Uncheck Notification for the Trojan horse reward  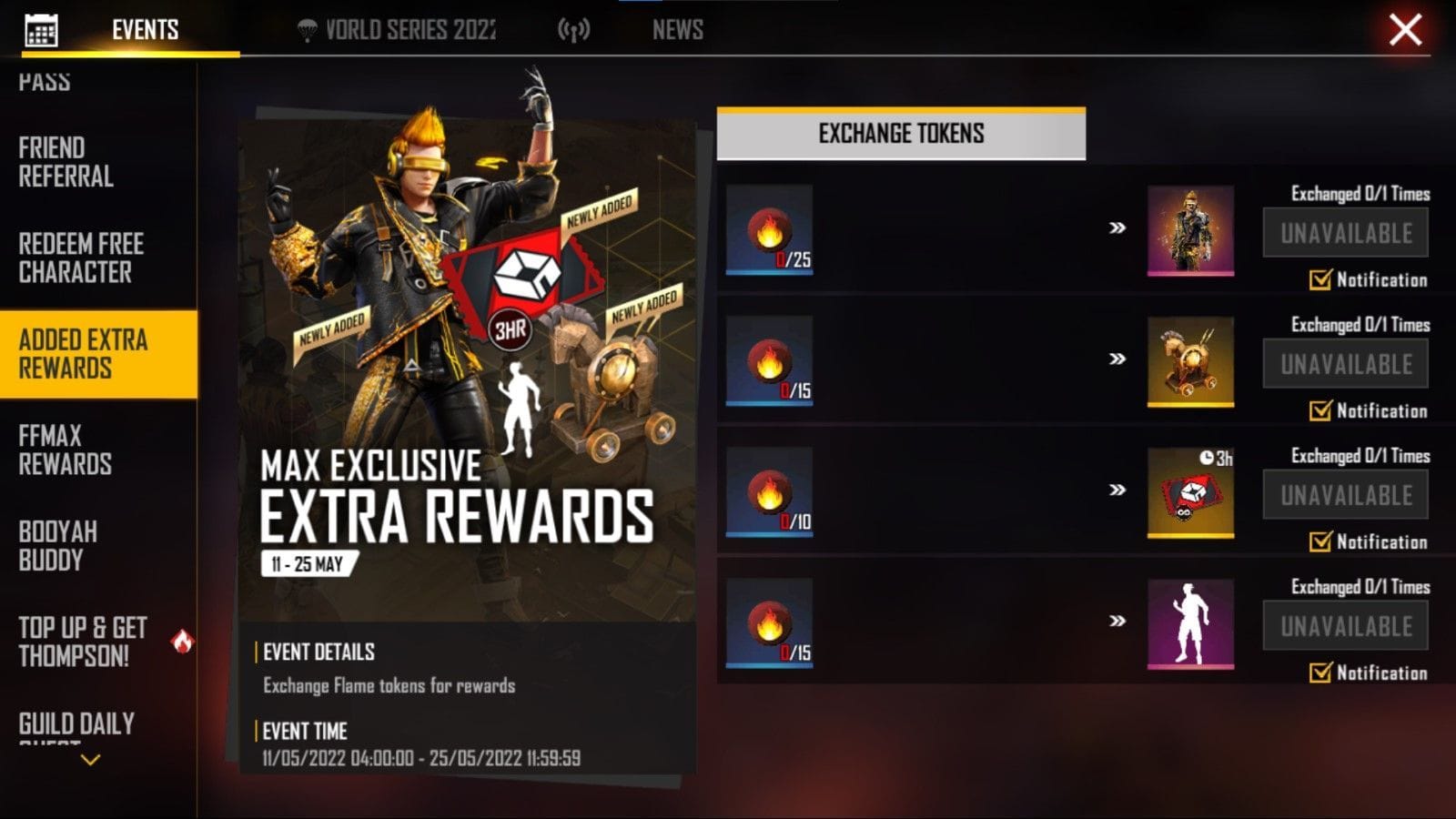[x=1318, y=410]
